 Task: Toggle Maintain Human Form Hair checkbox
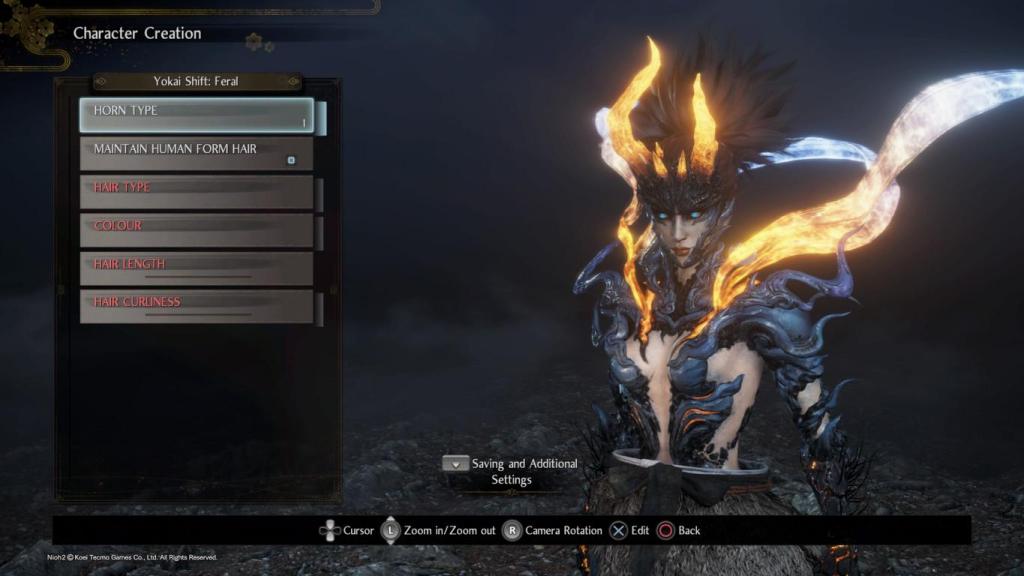click(x=291, y=159)
